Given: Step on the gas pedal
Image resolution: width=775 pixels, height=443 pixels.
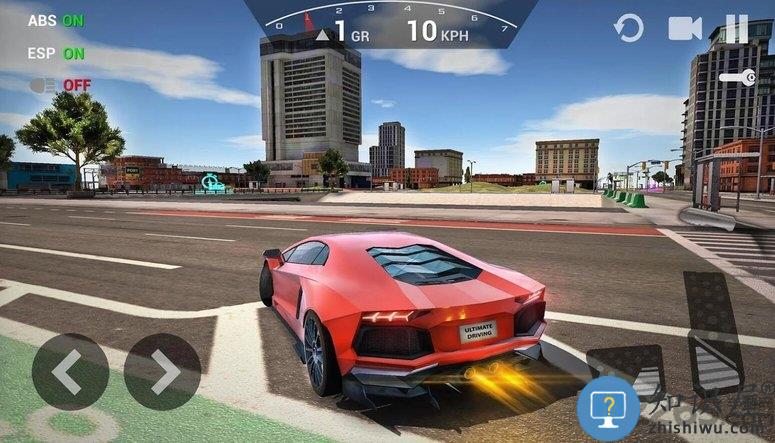Looking at the screenshot, I should pos(713,330).
